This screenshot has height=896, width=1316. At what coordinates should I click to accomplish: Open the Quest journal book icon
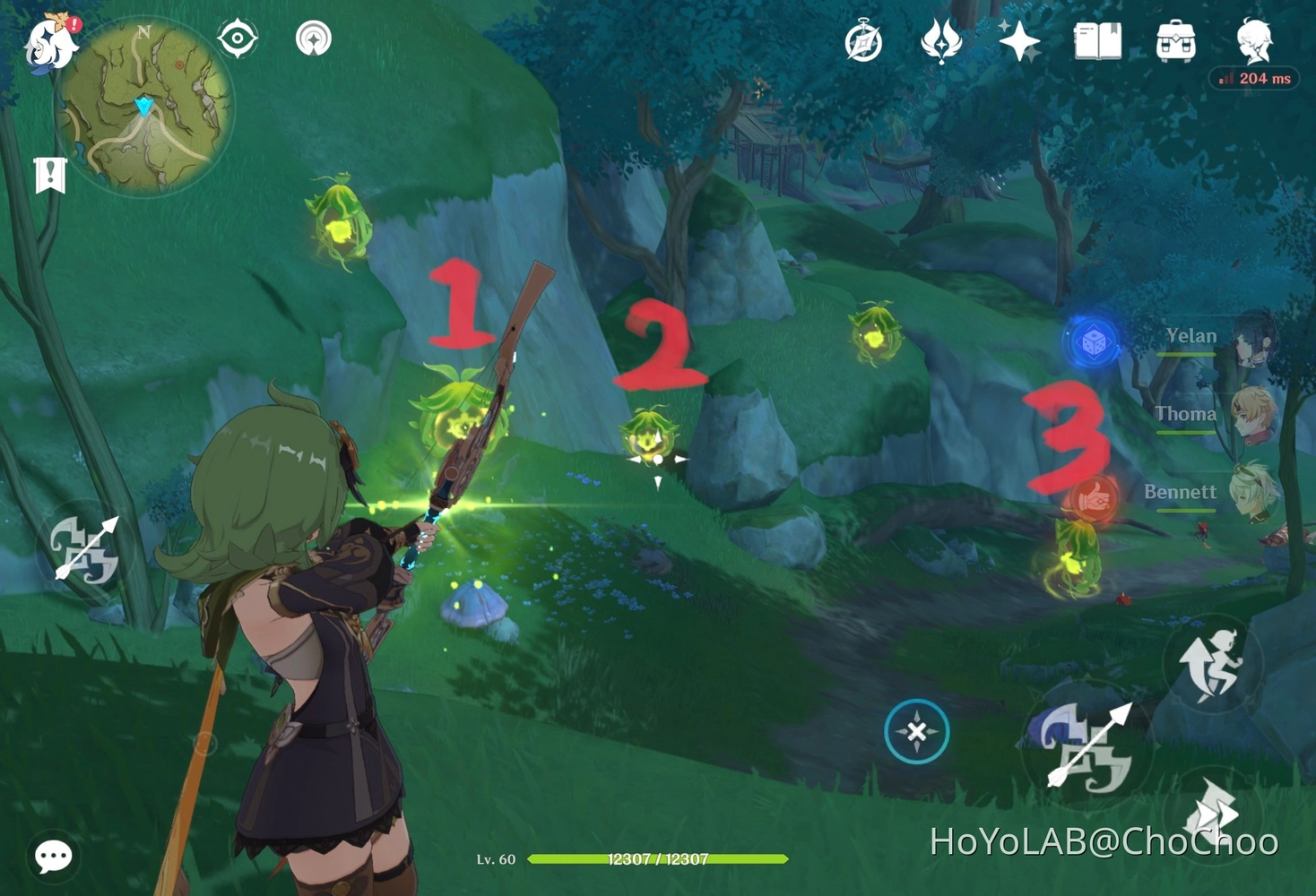[x=1097, y=40]
